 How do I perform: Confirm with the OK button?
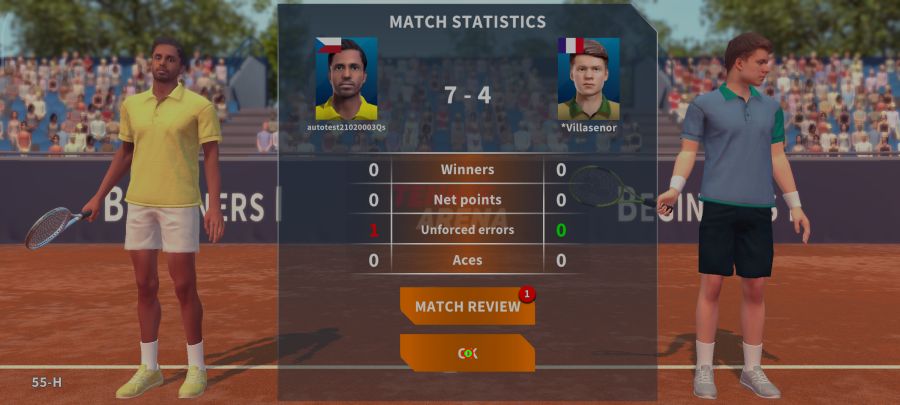tap(467, 353)
